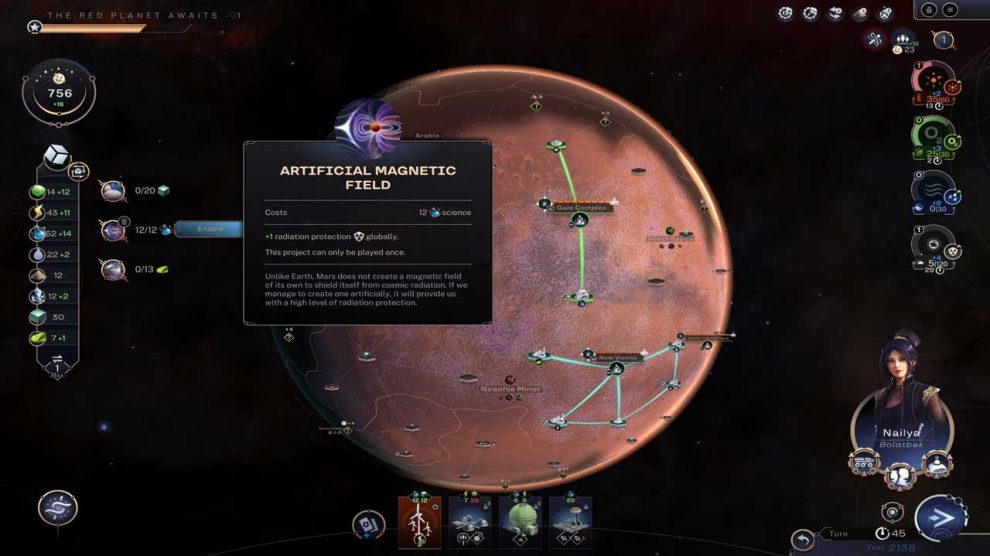Image resolution: width=990 pixels, height=556 pixels.
Task: Choose the green dome building card
Action: pos(520,521)
